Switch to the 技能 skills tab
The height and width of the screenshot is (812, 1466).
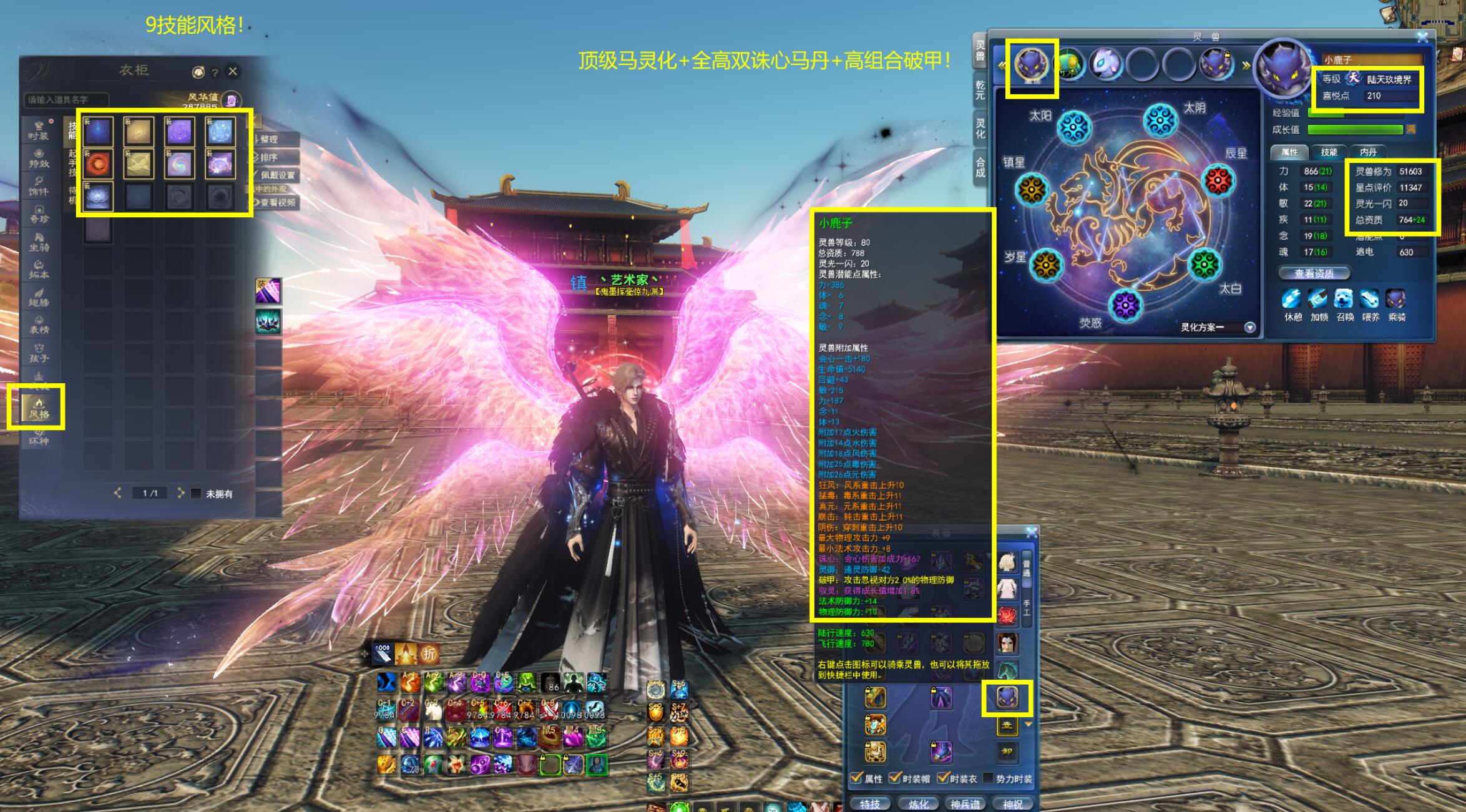tap(1329, 152)
